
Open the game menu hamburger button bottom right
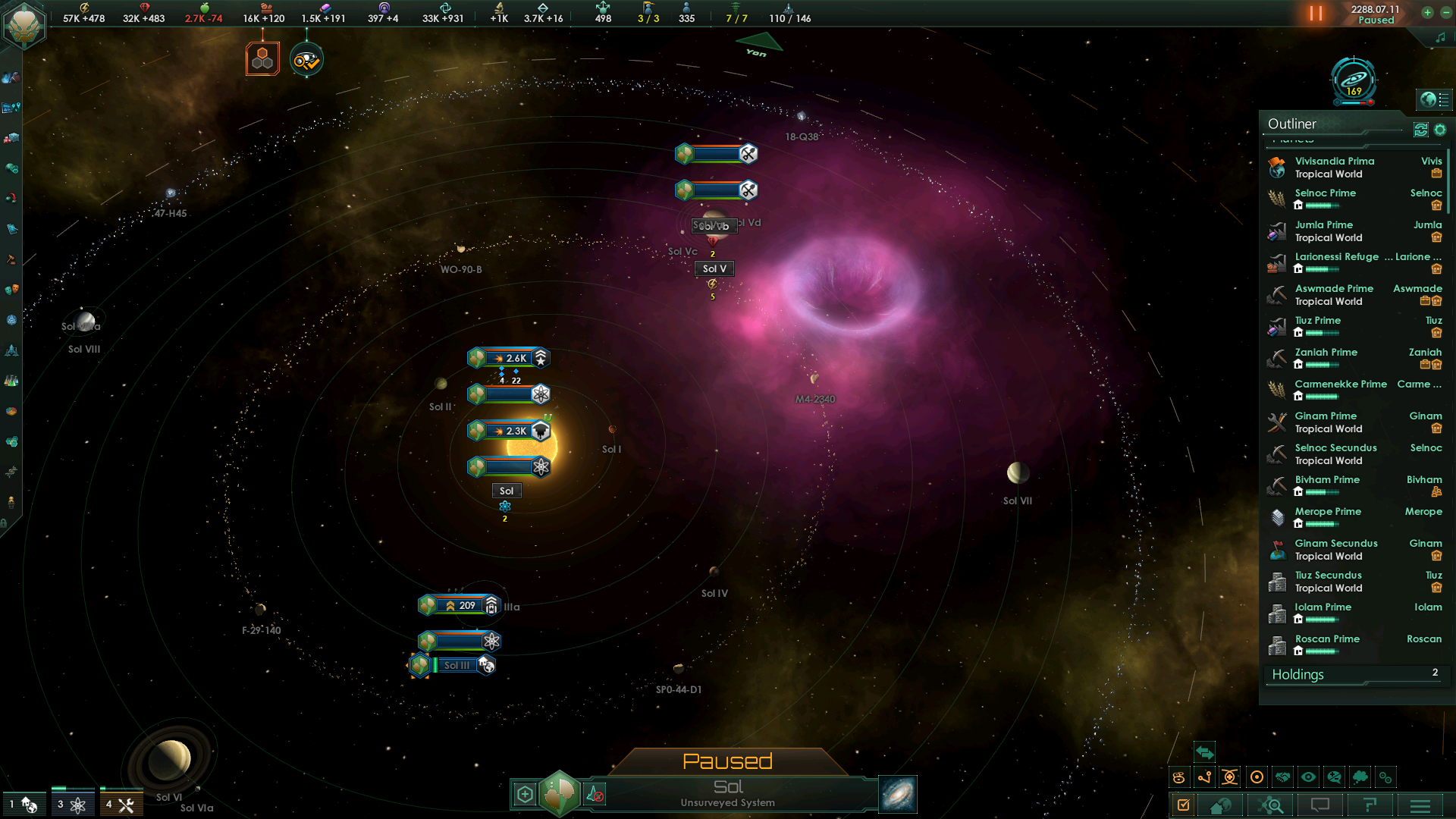point(1421,805)
